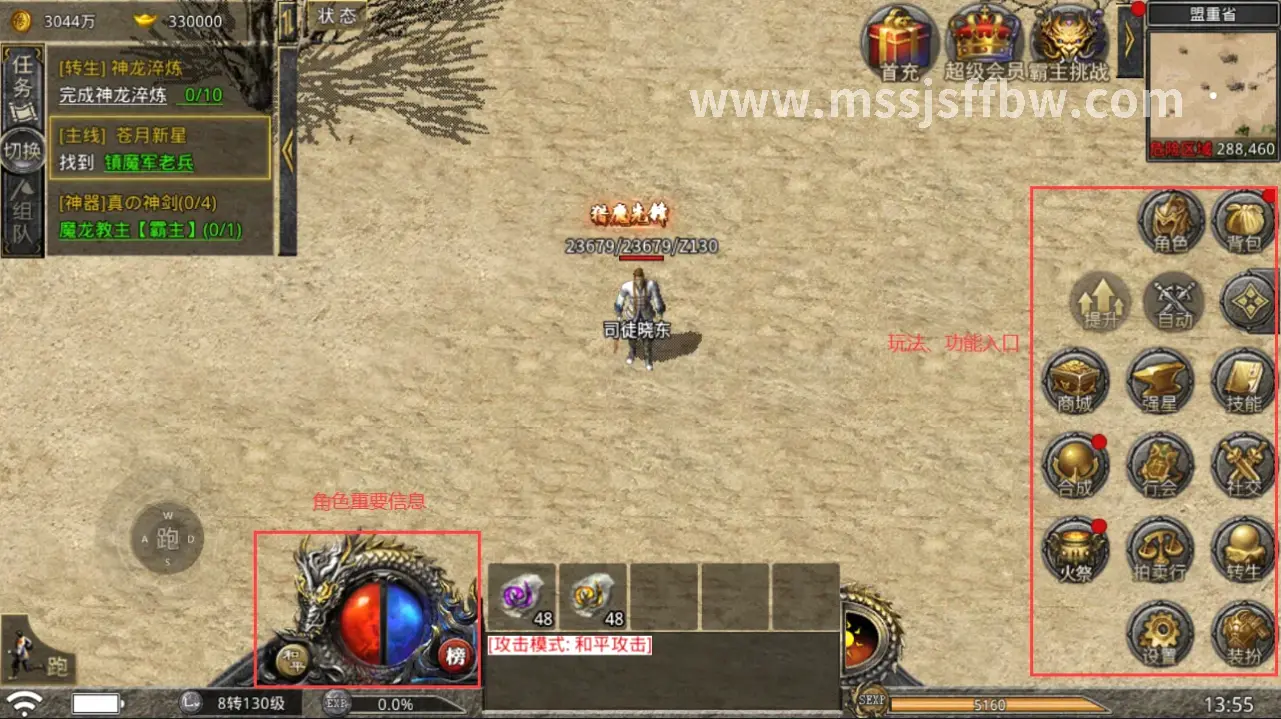Open the 背包 backpack
The height and width of the screenshot is (719, 1281).
(1245, 221)
